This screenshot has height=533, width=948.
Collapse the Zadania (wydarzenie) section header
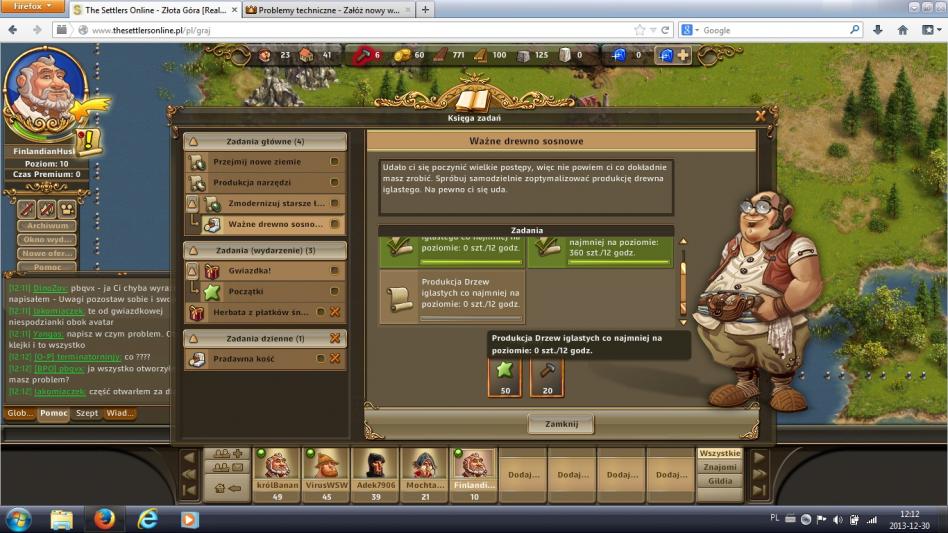point(264,250)
